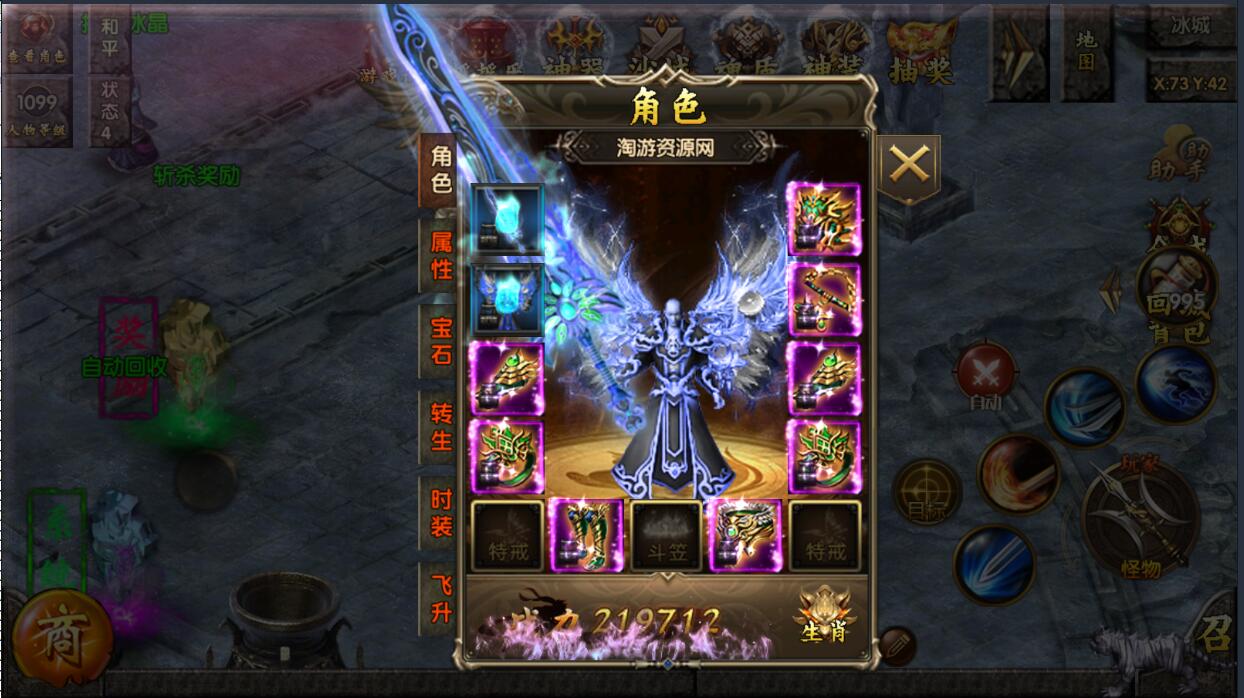Show the 时装 fashion tab
The height and width of the screenshot is (698, 1244).
pos(440,513)
